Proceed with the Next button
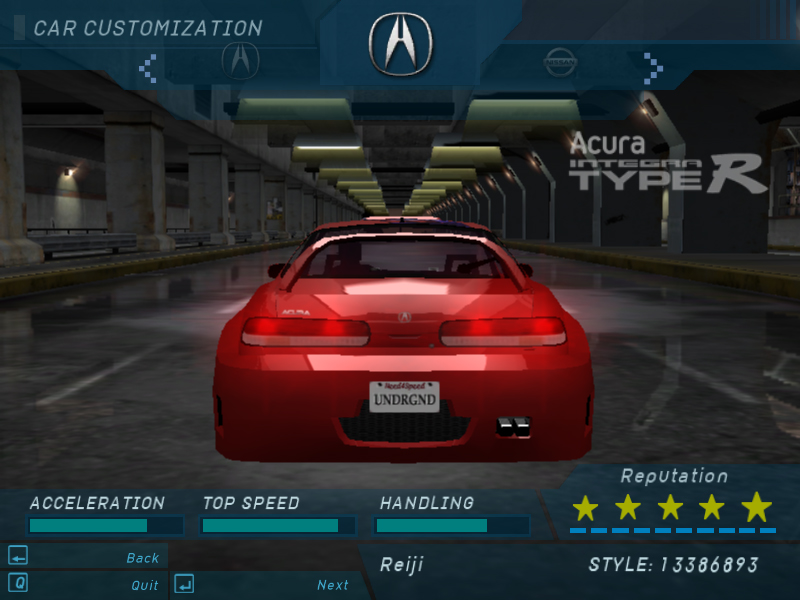The image size is (800, 600). 332,585
